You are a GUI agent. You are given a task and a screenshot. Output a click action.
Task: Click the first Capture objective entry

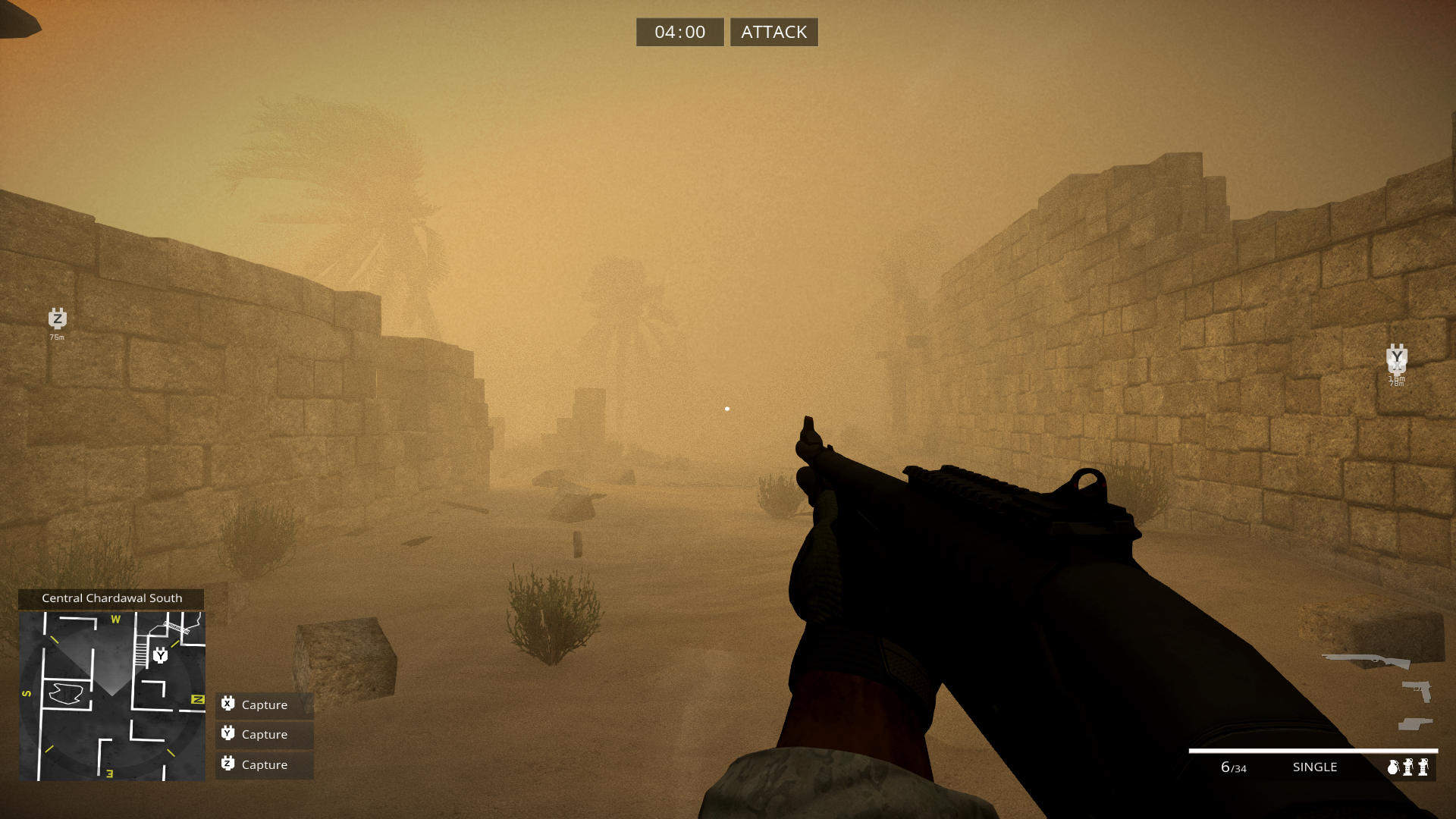pyautogui.click(x=264, y=704)
